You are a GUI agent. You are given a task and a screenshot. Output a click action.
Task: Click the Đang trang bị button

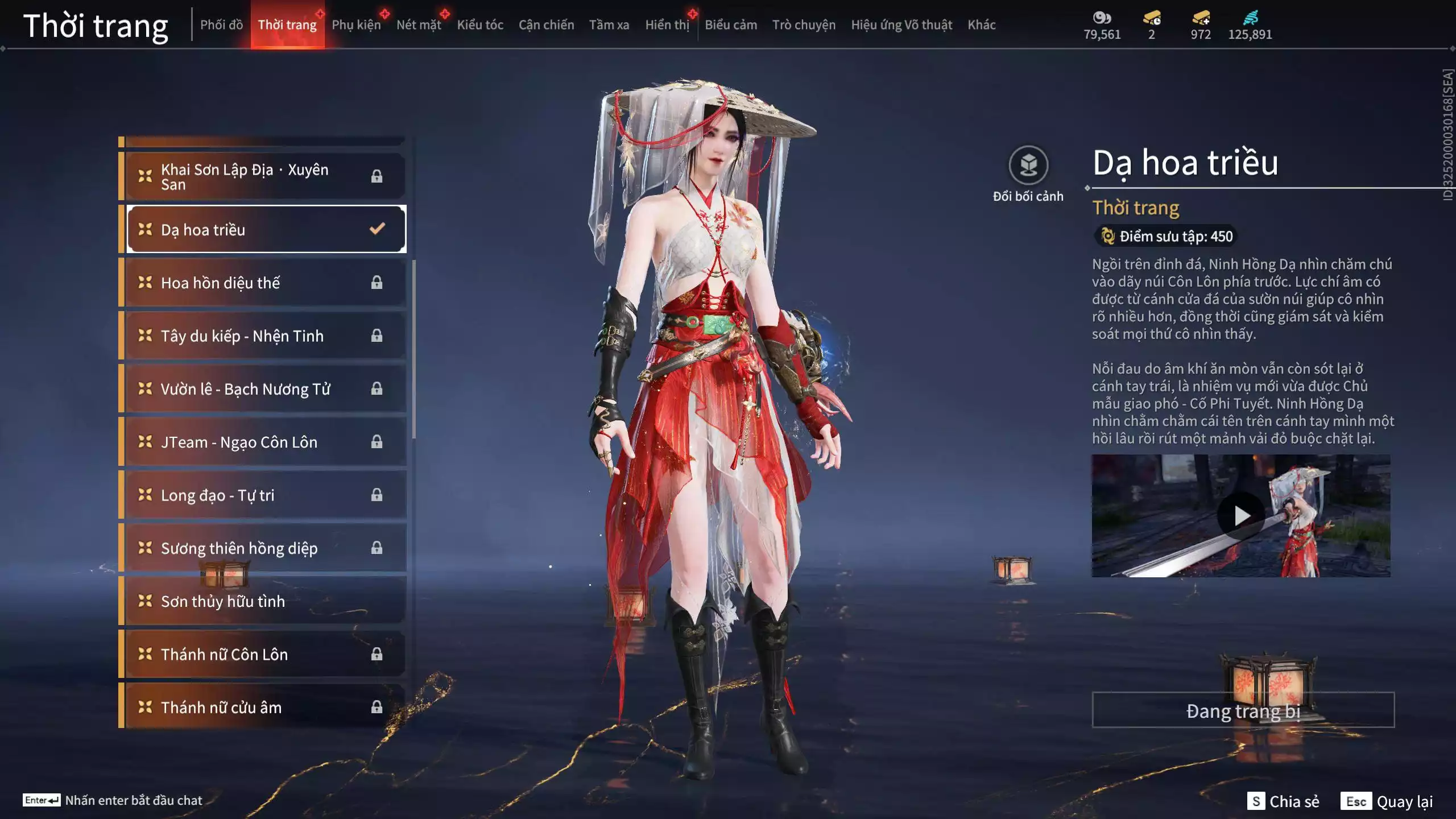[x=1243, y=710]
